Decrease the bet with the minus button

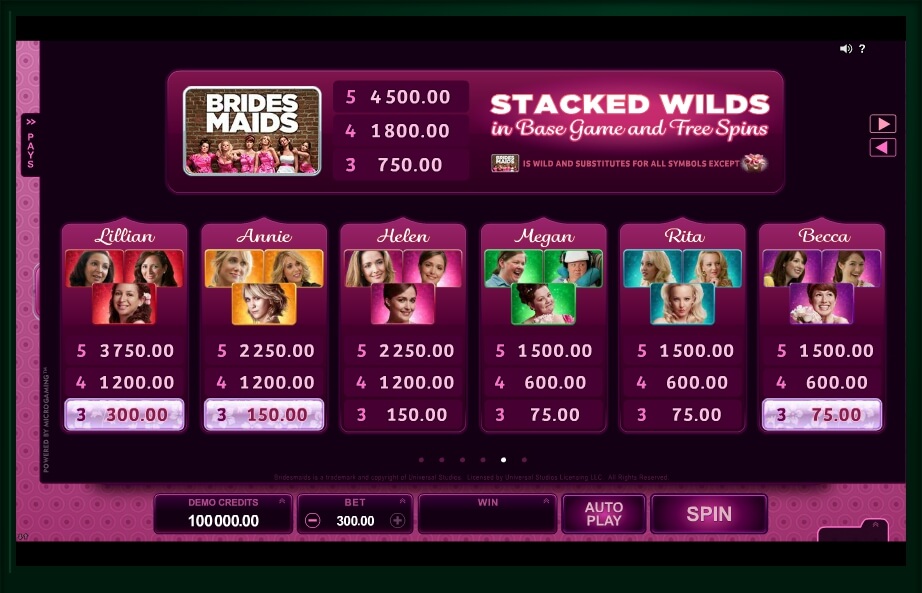click(x=313, y=521)
